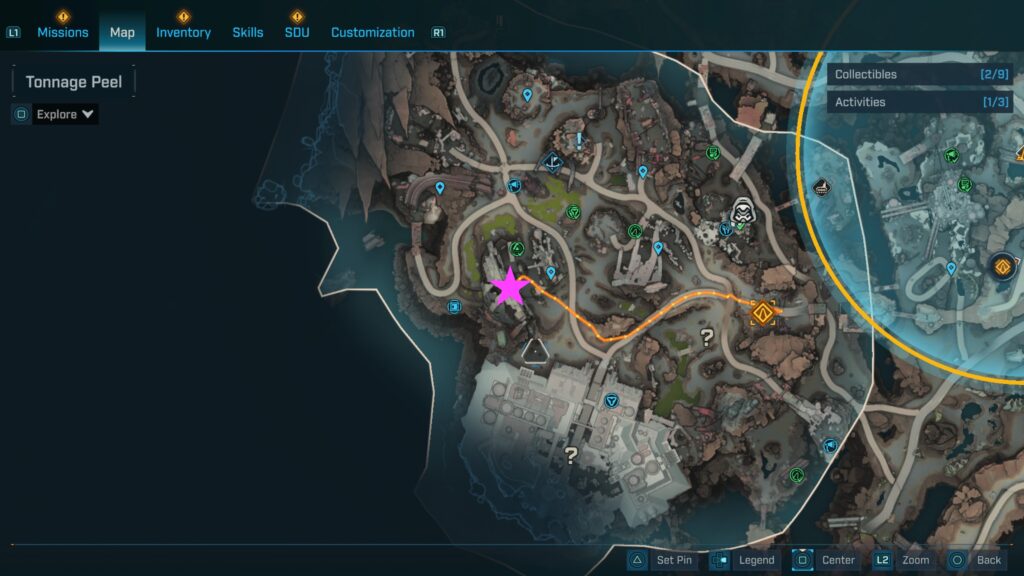Go Back from the map screen

(x=976, y=560)
